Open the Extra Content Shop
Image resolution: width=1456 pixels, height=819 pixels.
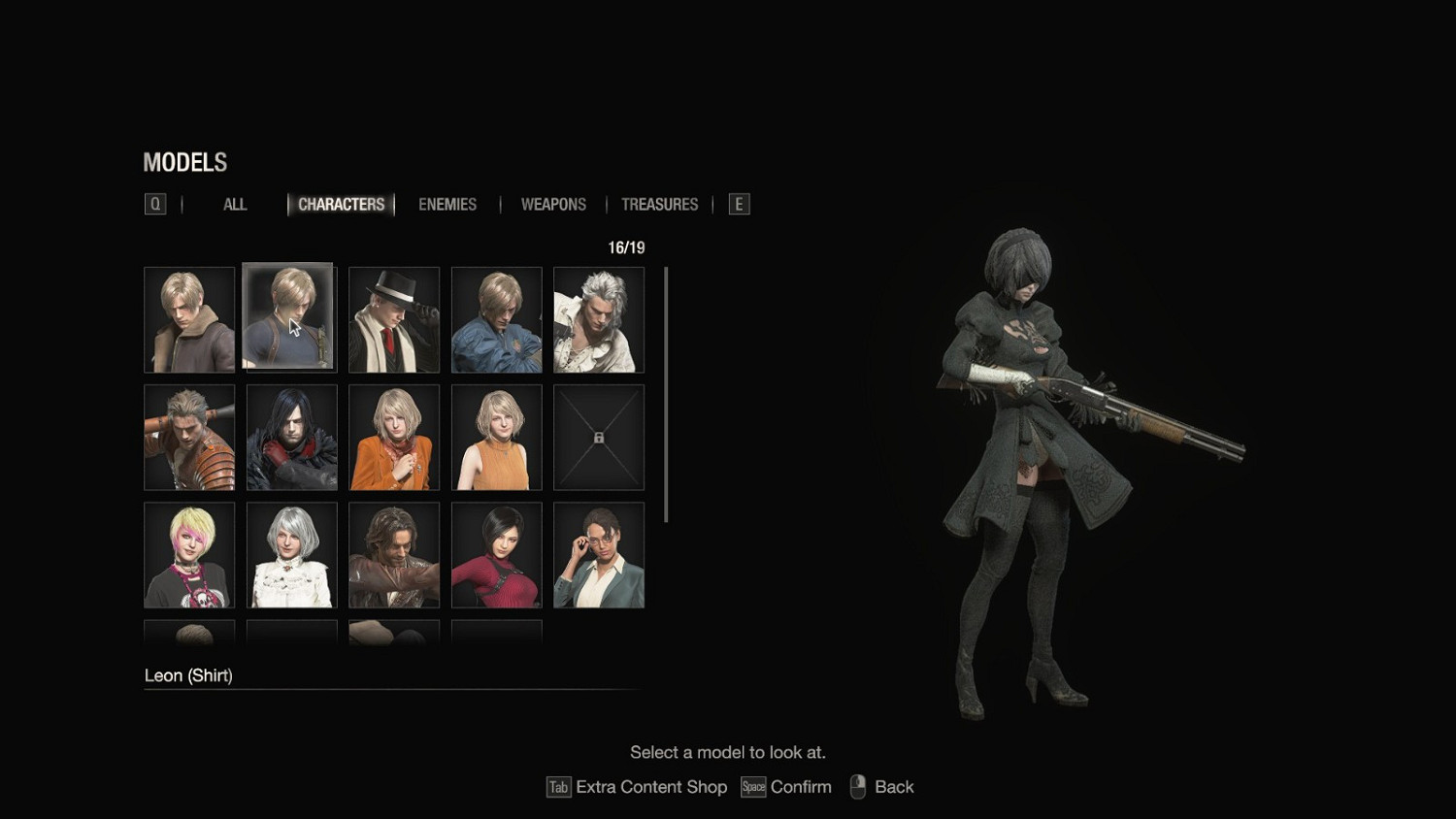[x=650, y=786]
